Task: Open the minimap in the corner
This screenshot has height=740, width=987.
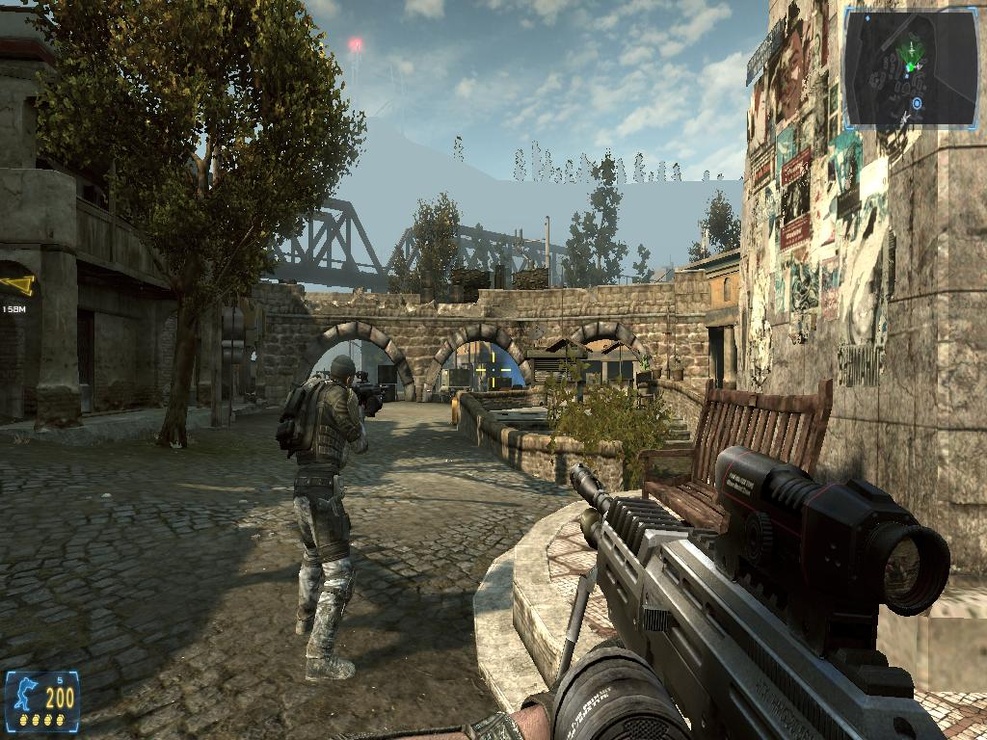Action: (910, 67)
